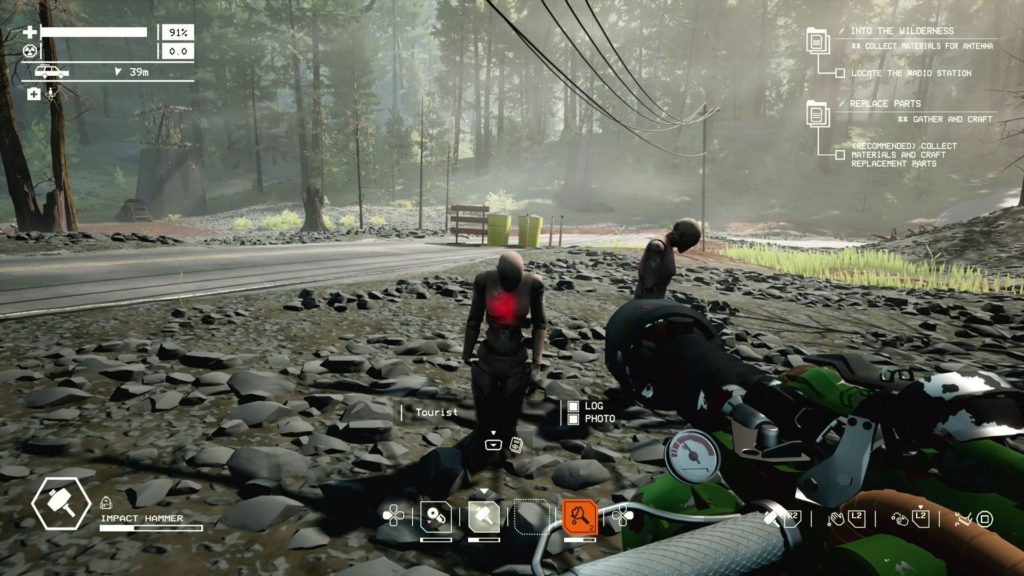
Task: Click the car distance tracker icon
Action: pyautogui.click(x=52, y=72)
